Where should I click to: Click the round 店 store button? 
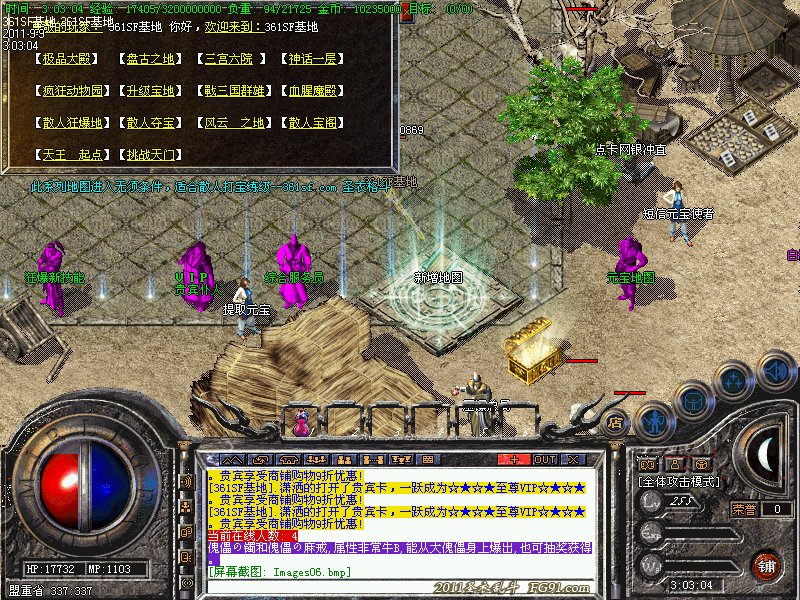click(616, 421)
